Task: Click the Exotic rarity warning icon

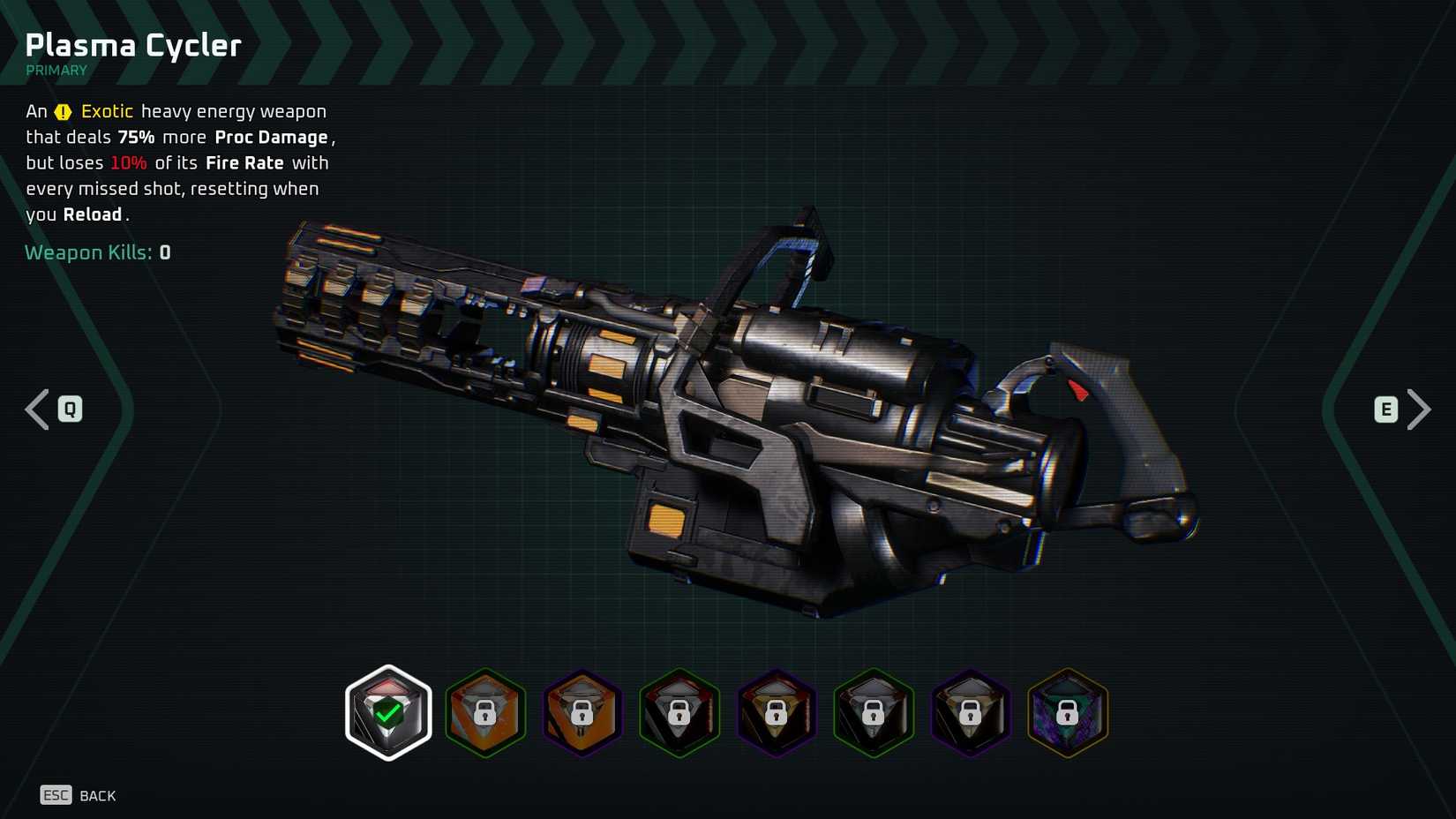Action: point(62,111)
